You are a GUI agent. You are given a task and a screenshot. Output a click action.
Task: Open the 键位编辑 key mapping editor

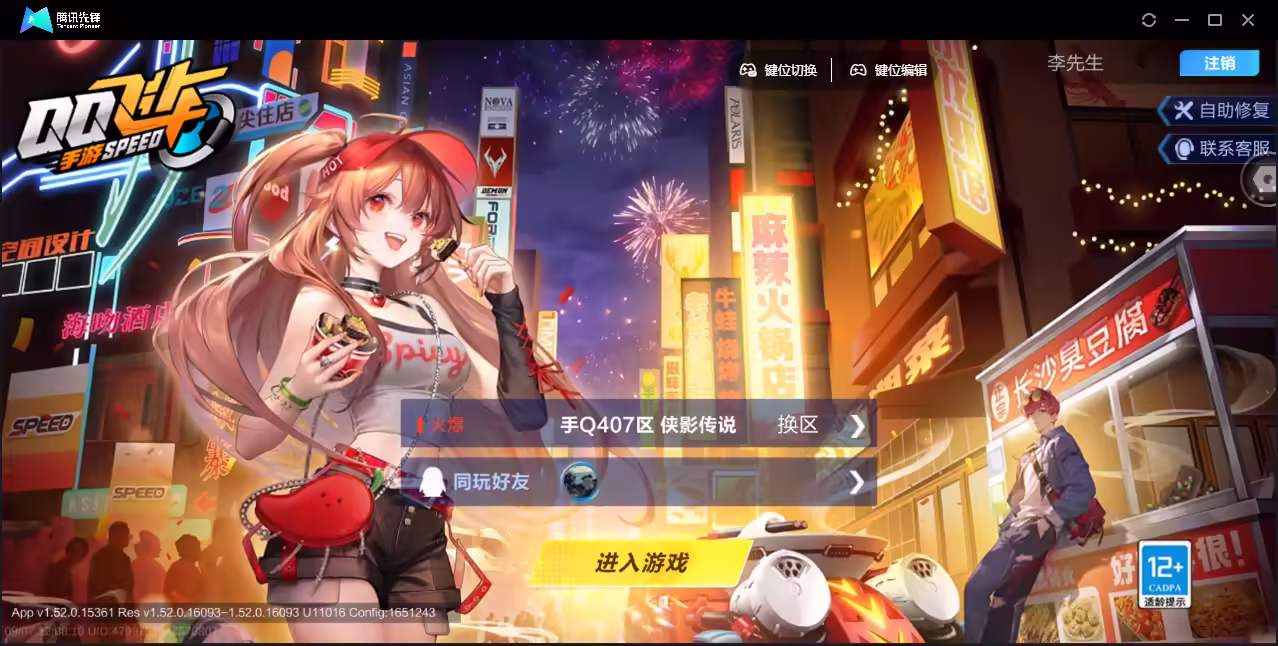[x=888, y=70]
